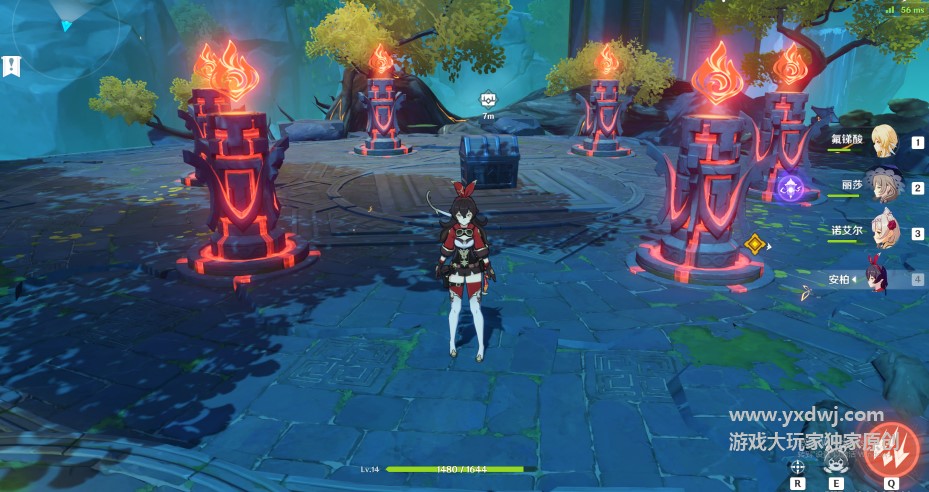Switch to party member 丽莎

pos(884,187)
